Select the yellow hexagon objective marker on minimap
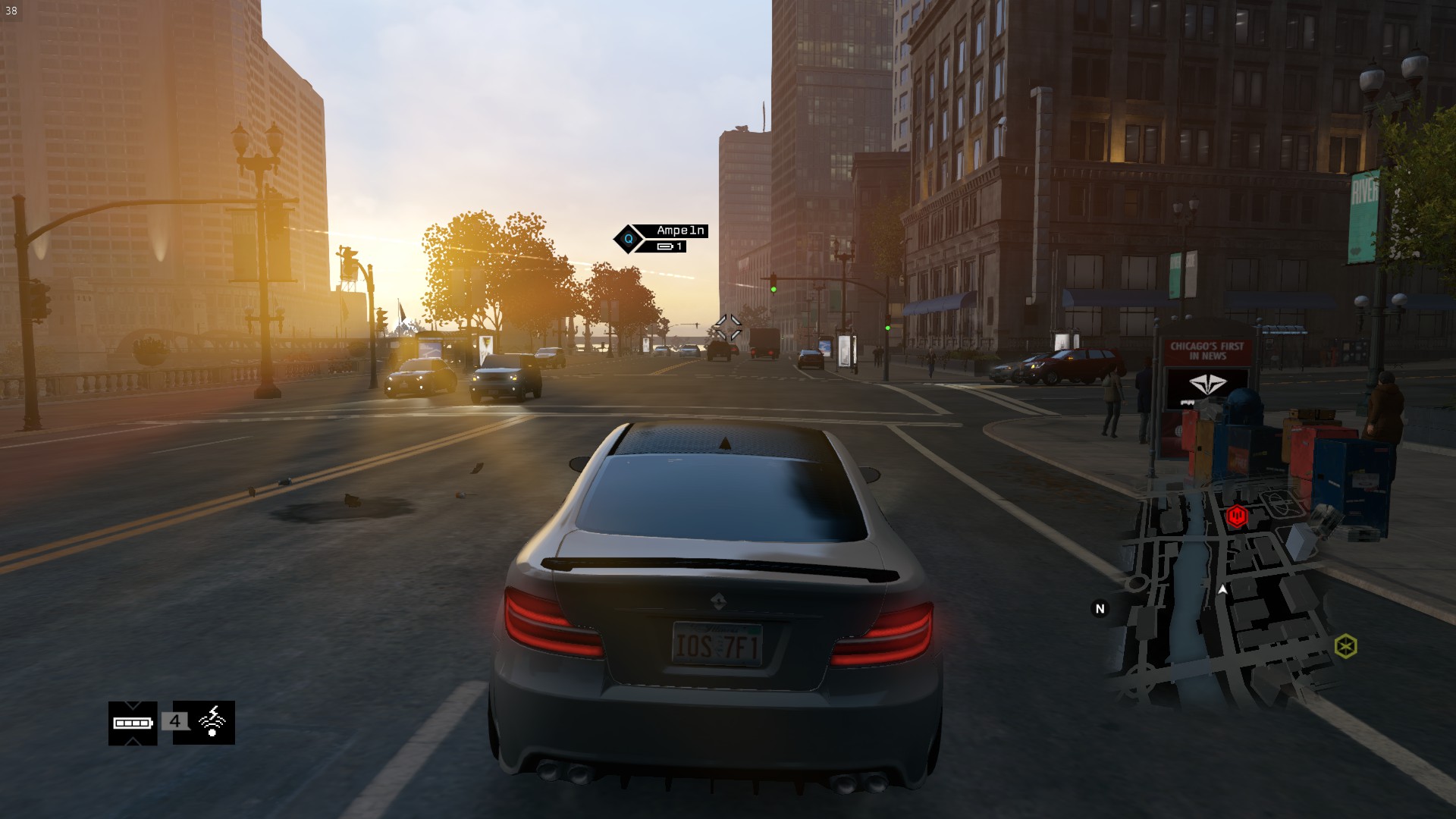The image size is (1456, 819). (1346, 645)
